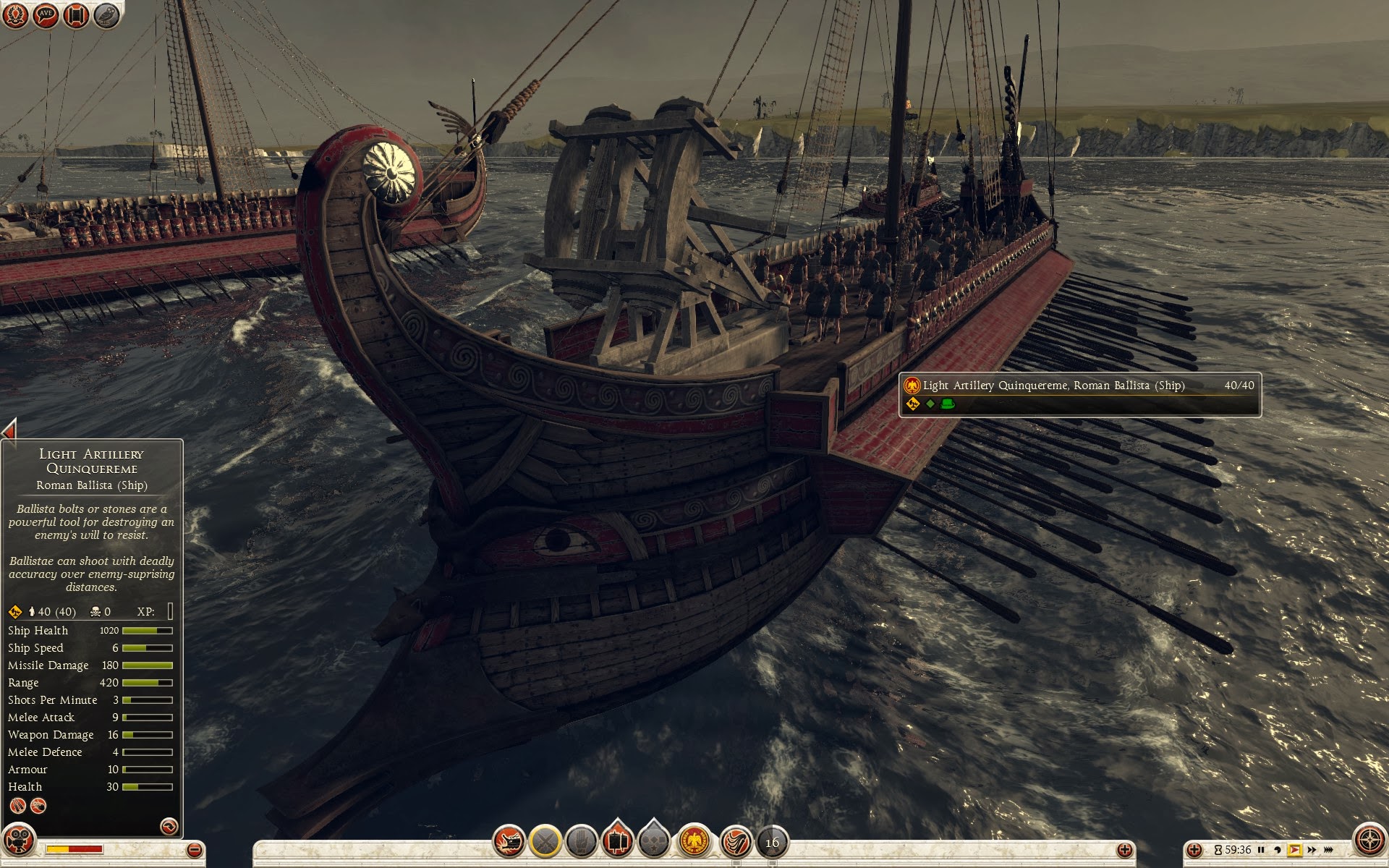The width and height of the screenshot is (1389, 868).
Task: Pause the battle
Action: pos(1261,850)
